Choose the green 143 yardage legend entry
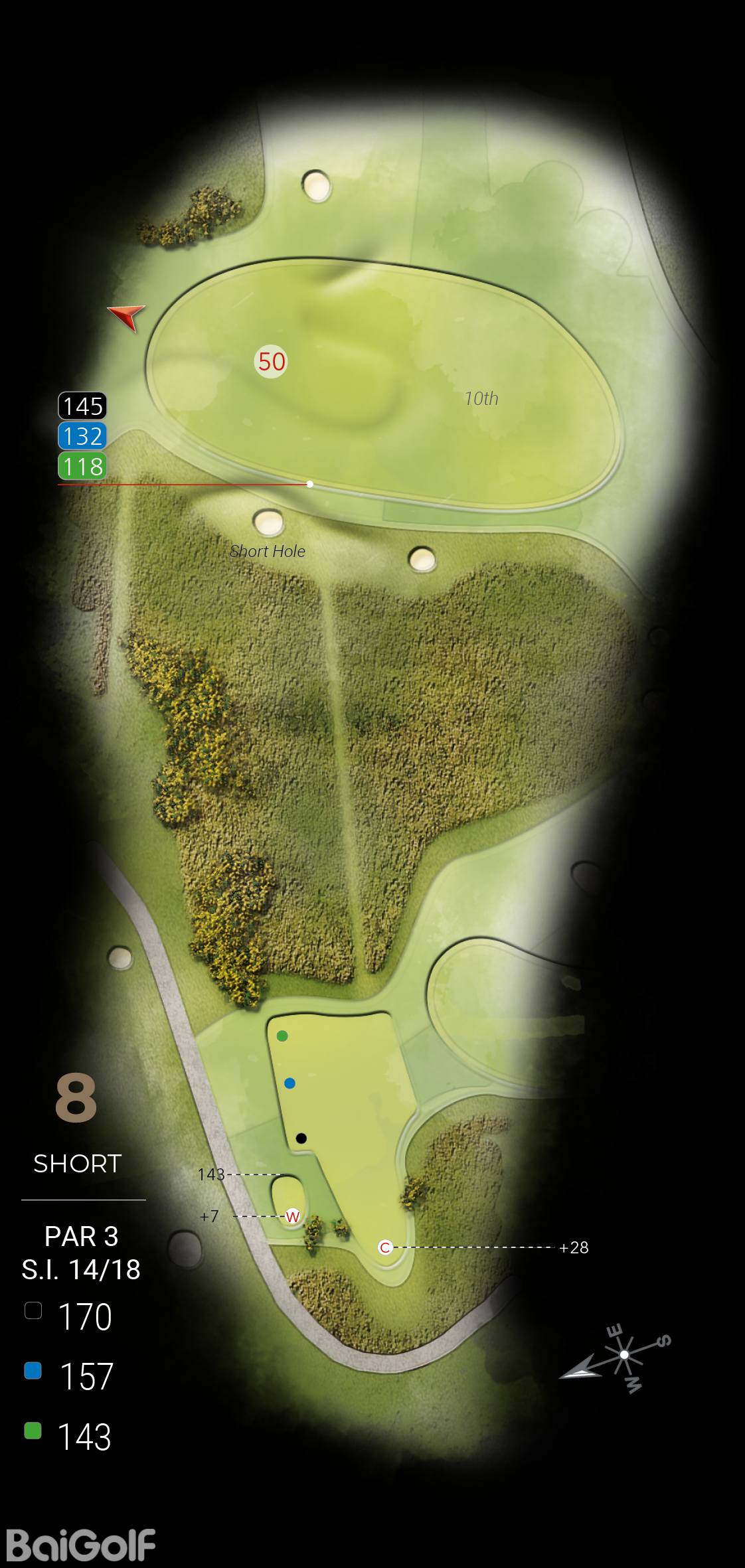 pos(69,1436)
